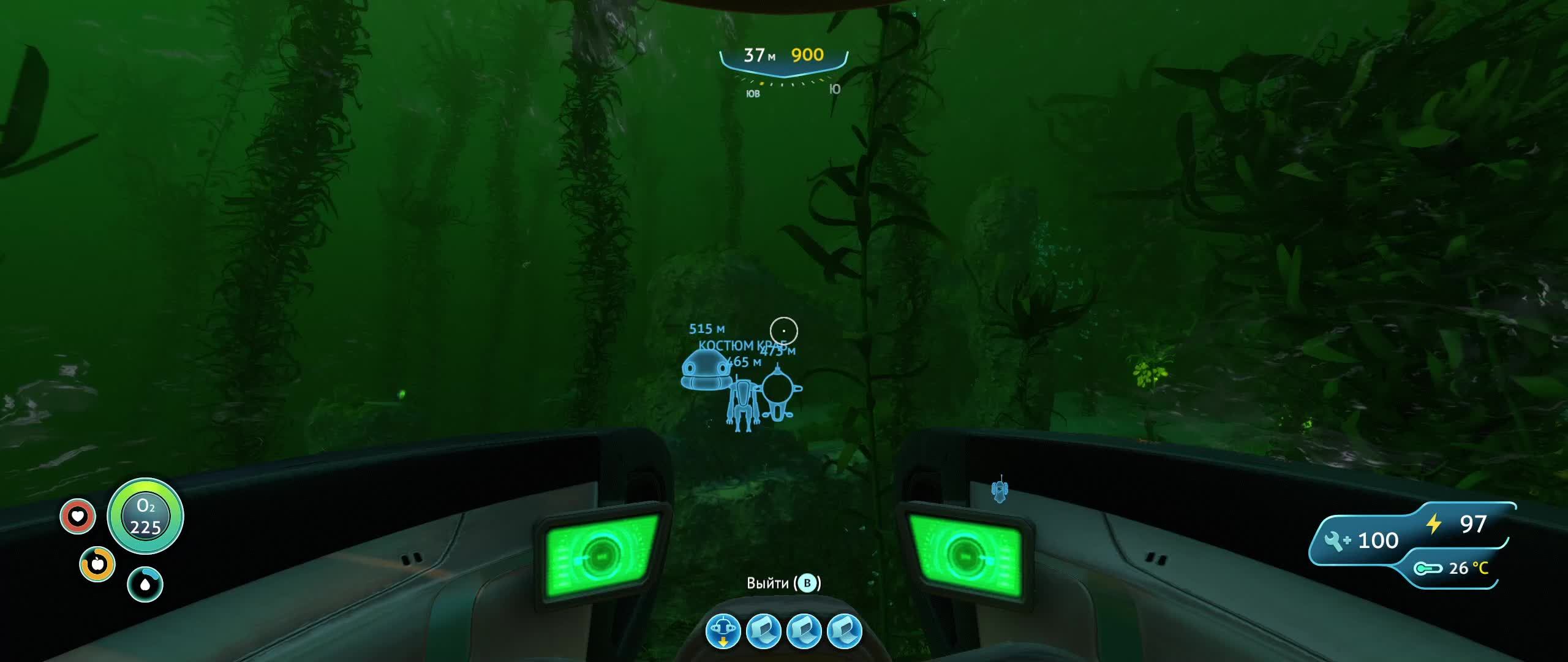Viewport: 1568px width, 662px height.
Task: Click the blue O2 225 gauge ring
Action: click(x=145, y=517)
